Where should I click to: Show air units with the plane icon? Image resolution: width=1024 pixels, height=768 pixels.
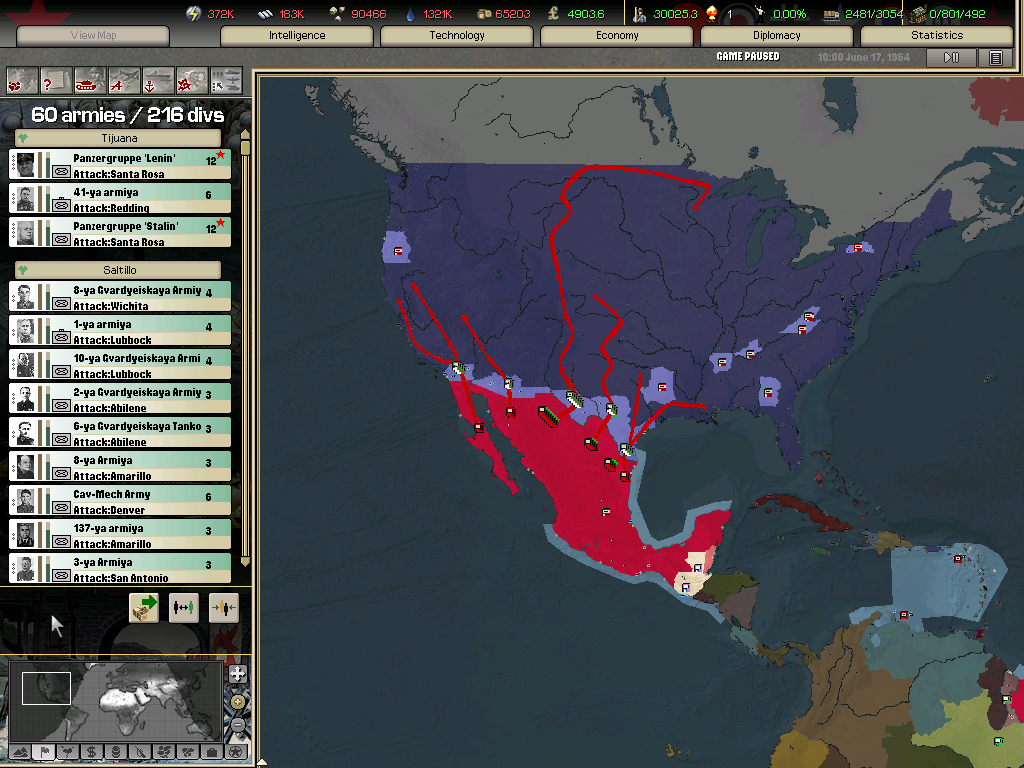[x=124, y=78]
